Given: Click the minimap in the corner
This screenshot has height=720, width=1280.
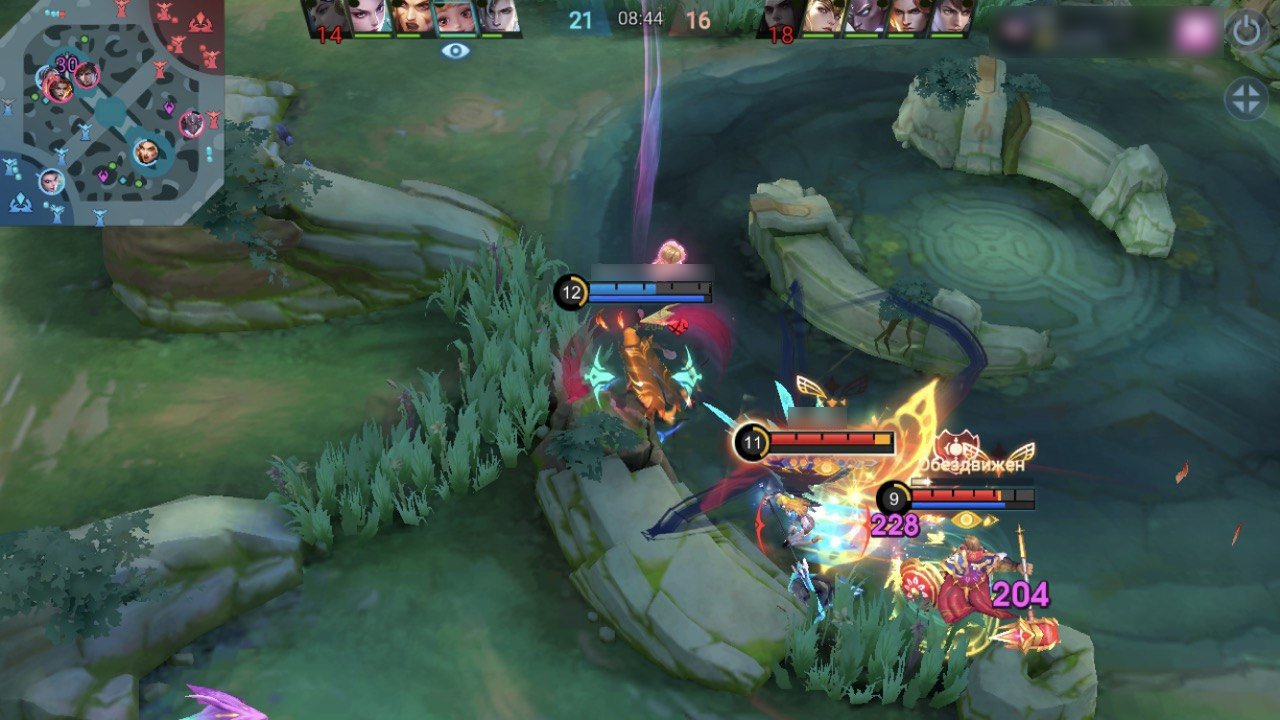Looking at the screenshot, I should tap(112, 112).
